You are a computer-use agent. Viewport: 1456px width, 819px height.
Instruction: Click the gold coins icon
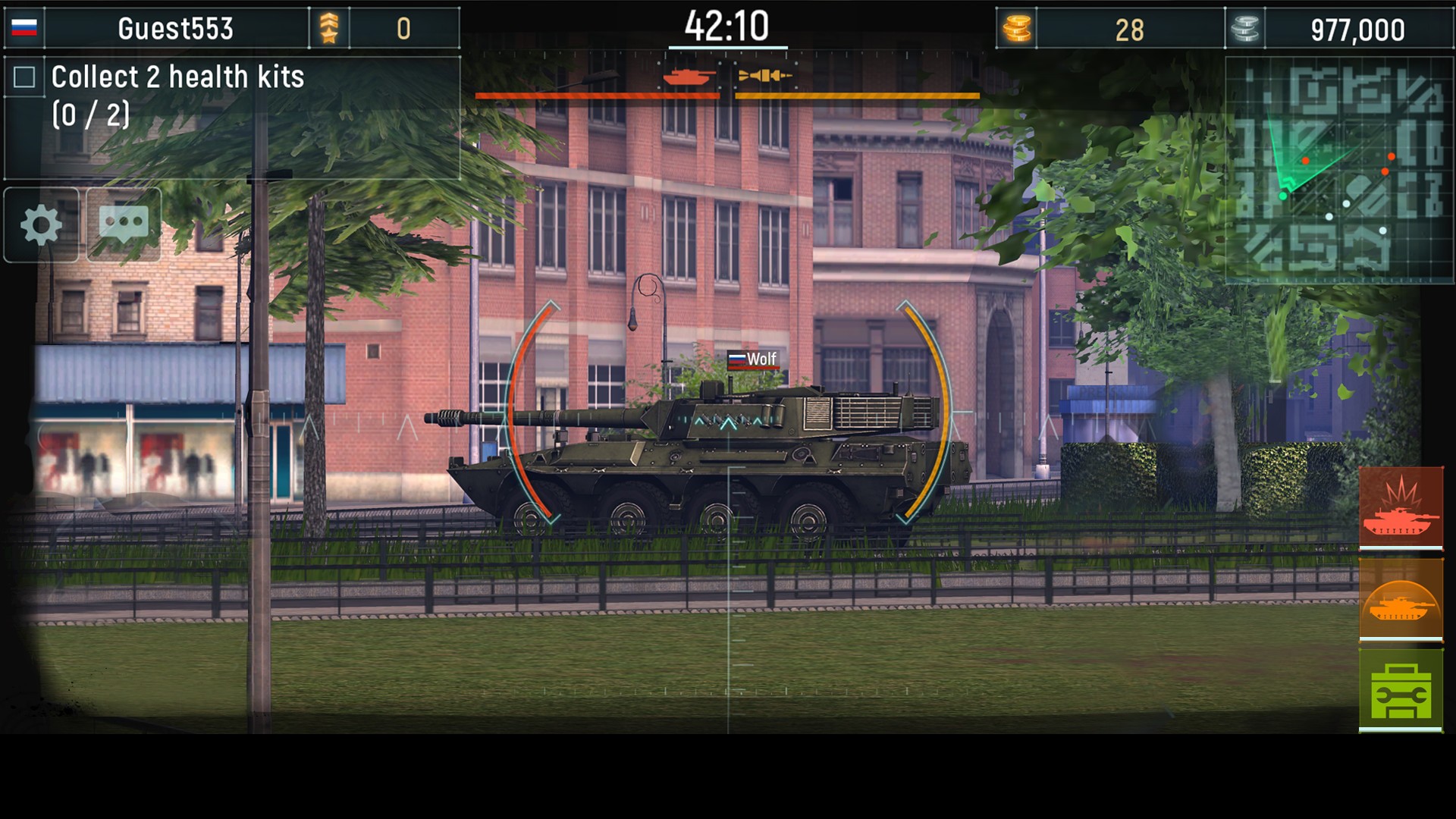point(1020,30)
